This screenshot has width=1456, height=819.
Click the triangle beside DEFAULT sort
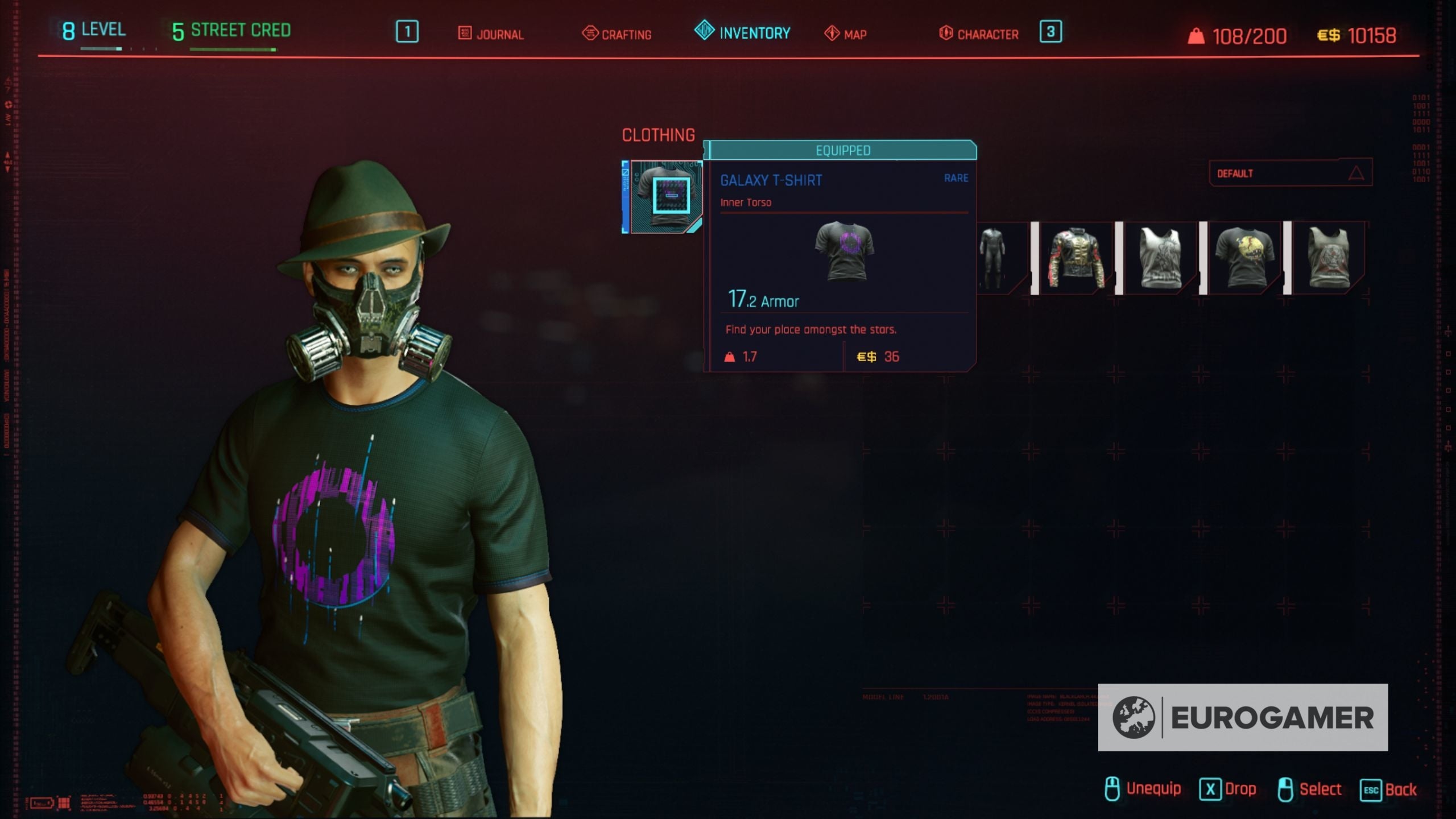coord(1358,174)
